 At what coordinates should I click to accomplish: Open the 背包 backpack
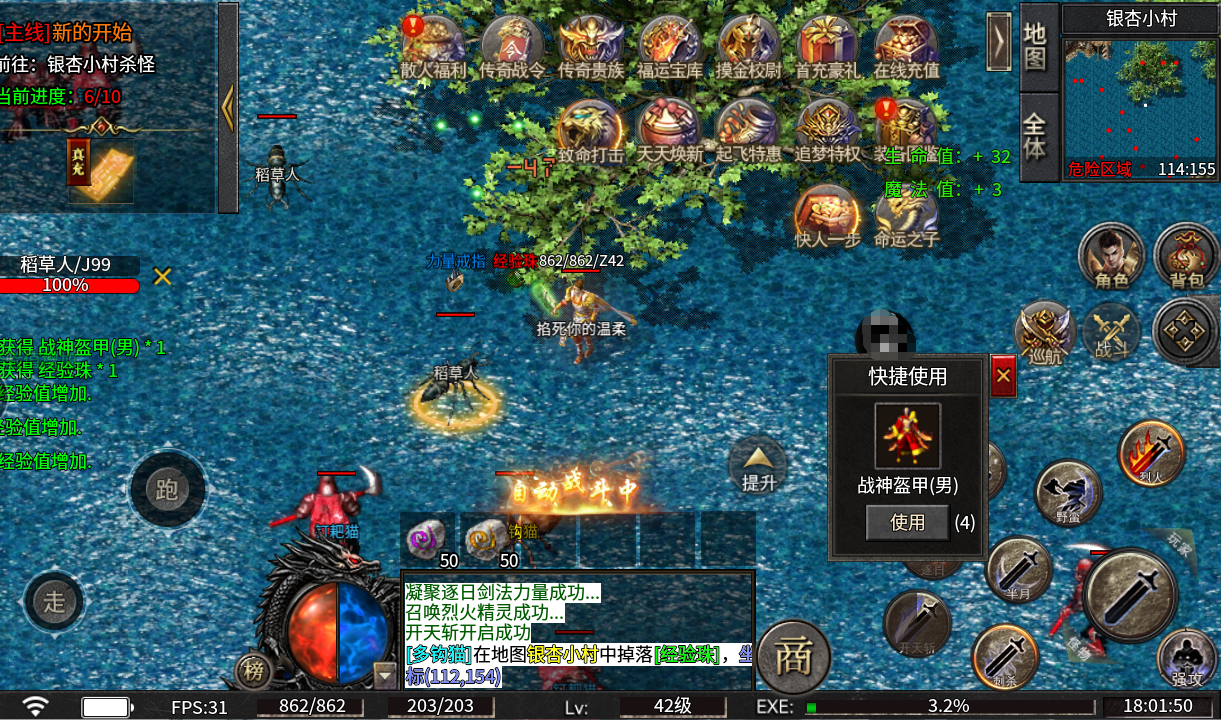click(x=1186, y=257)
